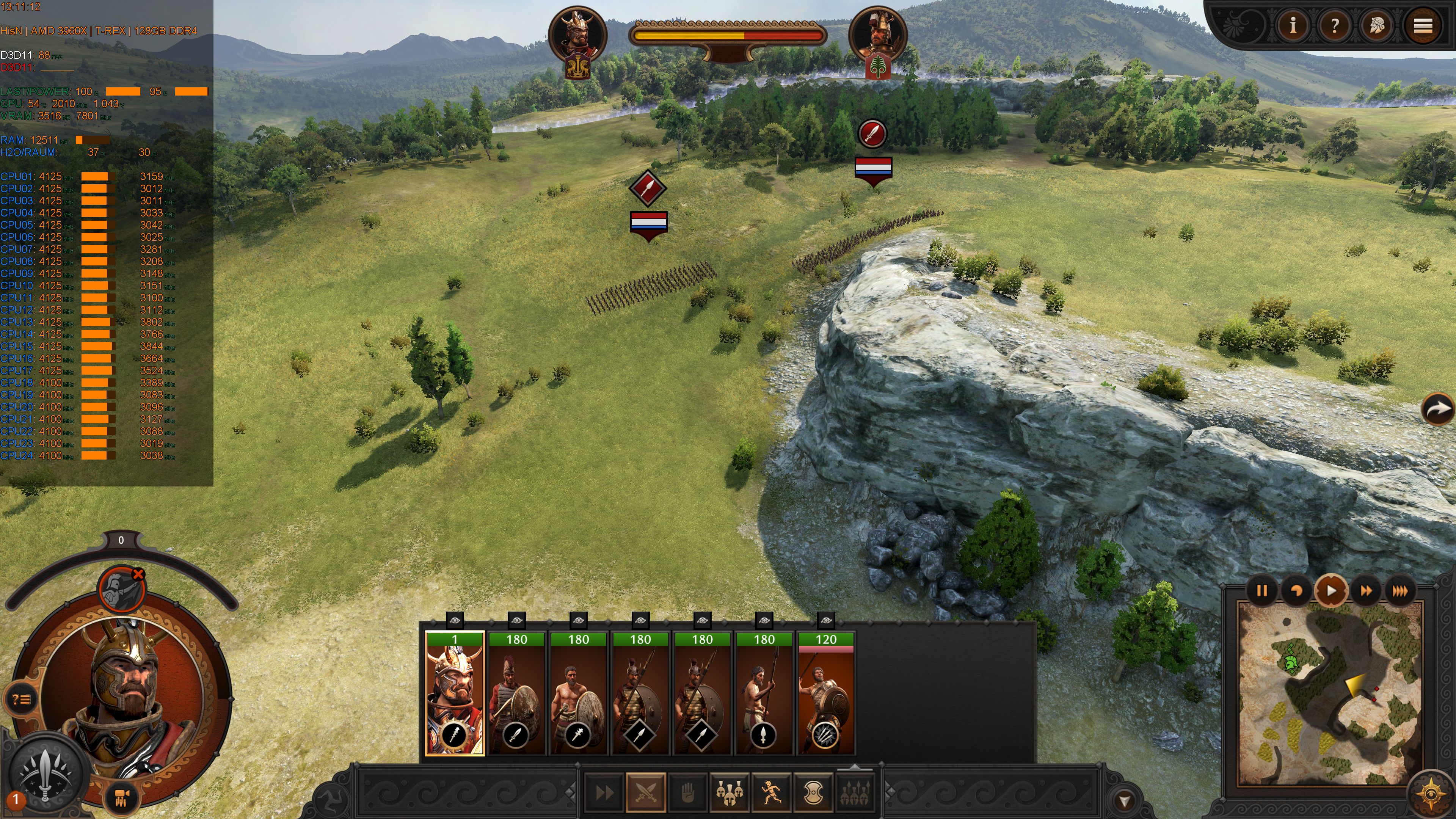Open unit details list beside hero portrait

tap(22, 700)
